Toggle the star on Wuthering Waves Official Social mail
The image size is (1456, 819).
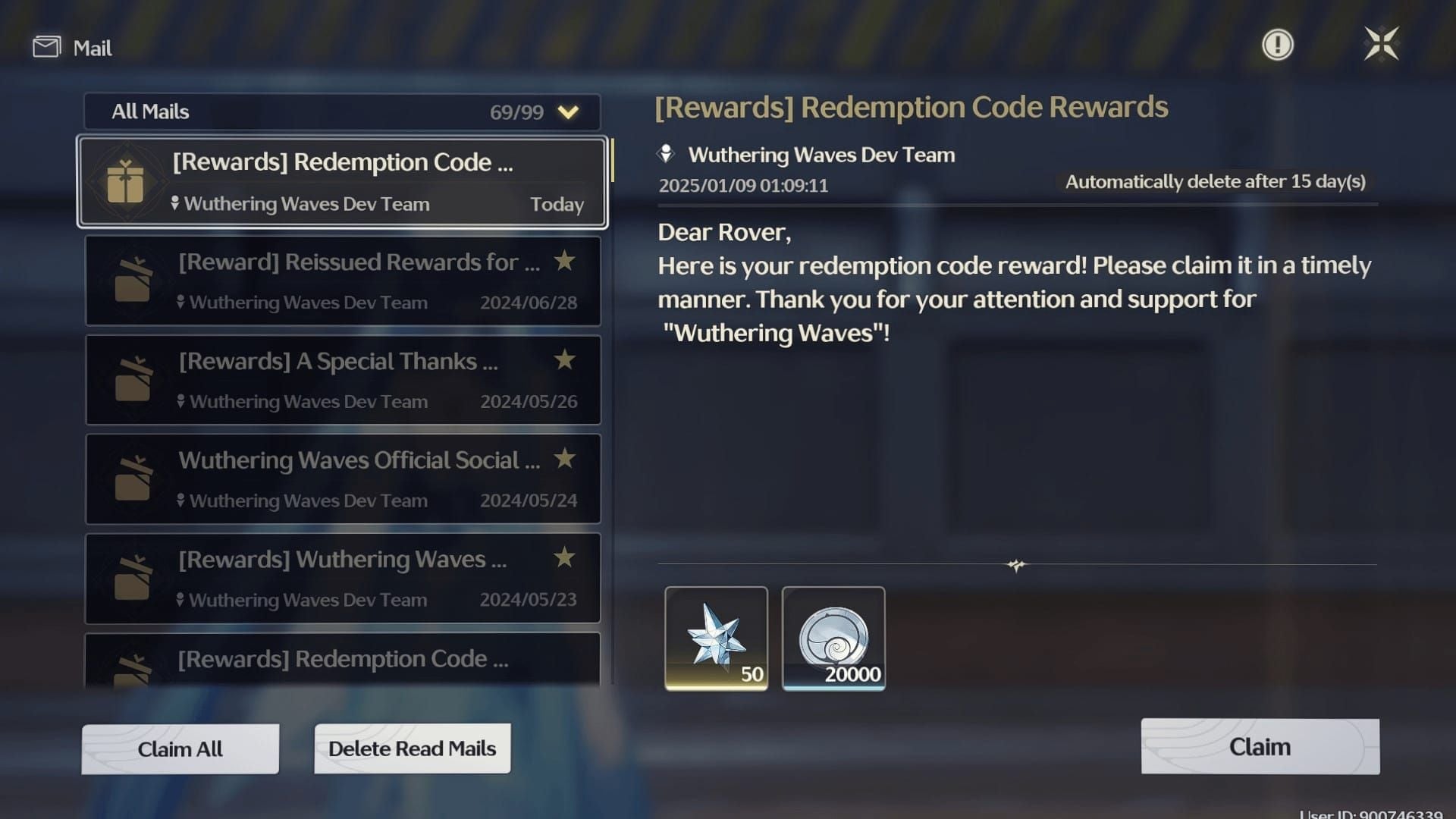[564, 460]
